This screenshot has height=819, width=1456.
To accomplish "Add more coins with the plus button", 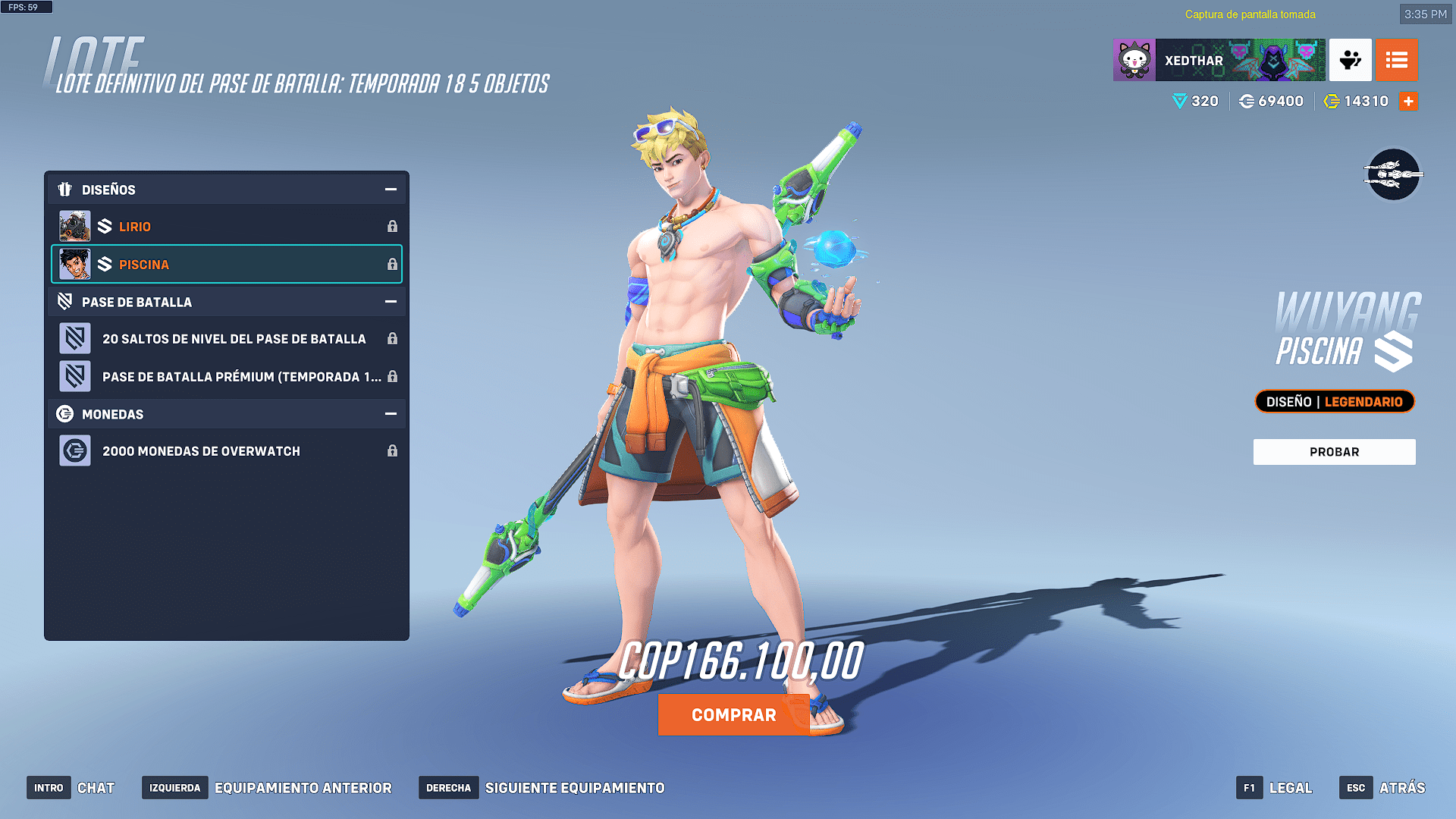I will 1408,102.
